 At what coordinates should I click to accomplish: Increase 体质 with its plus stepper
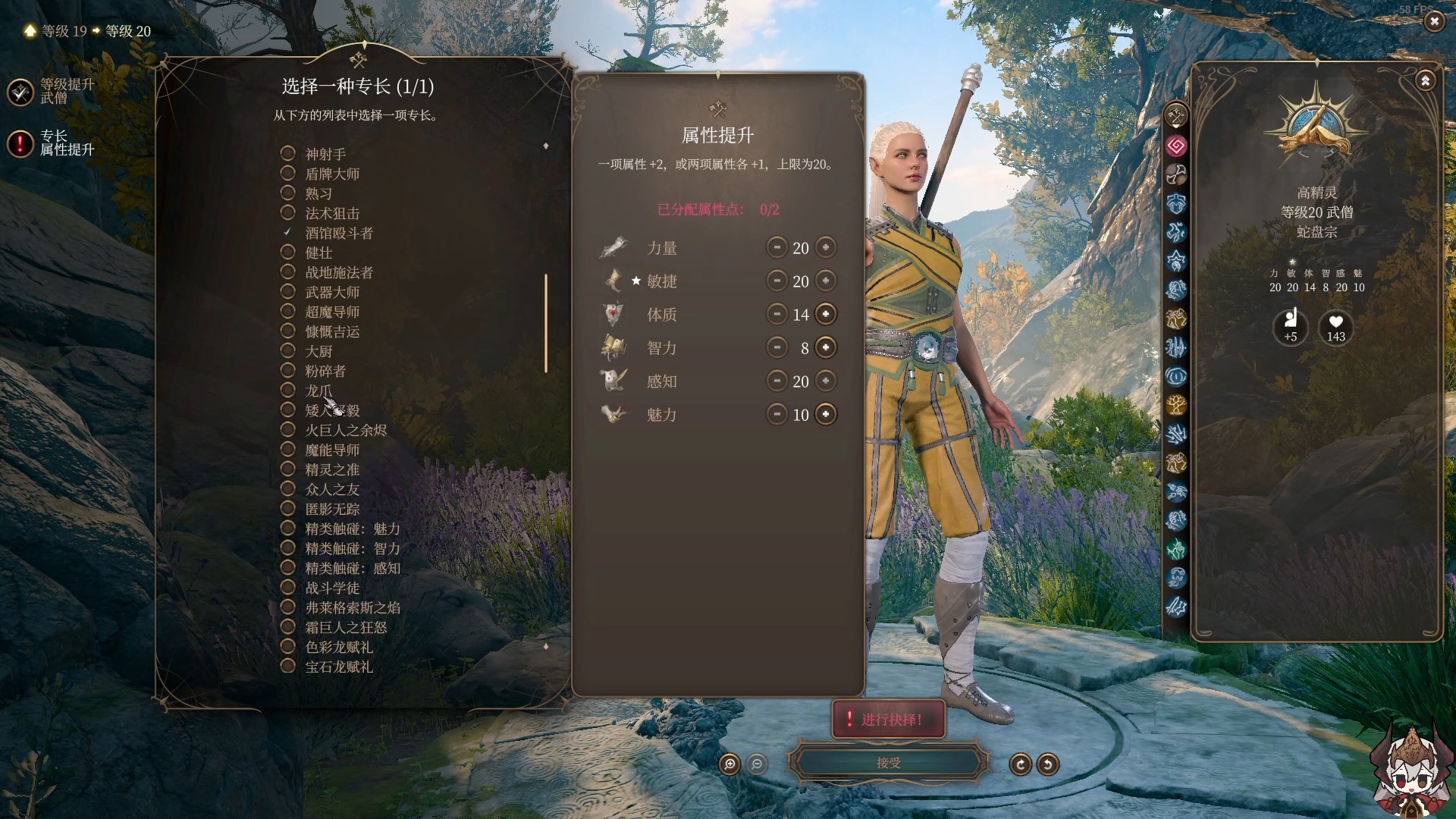pos(826,314)
